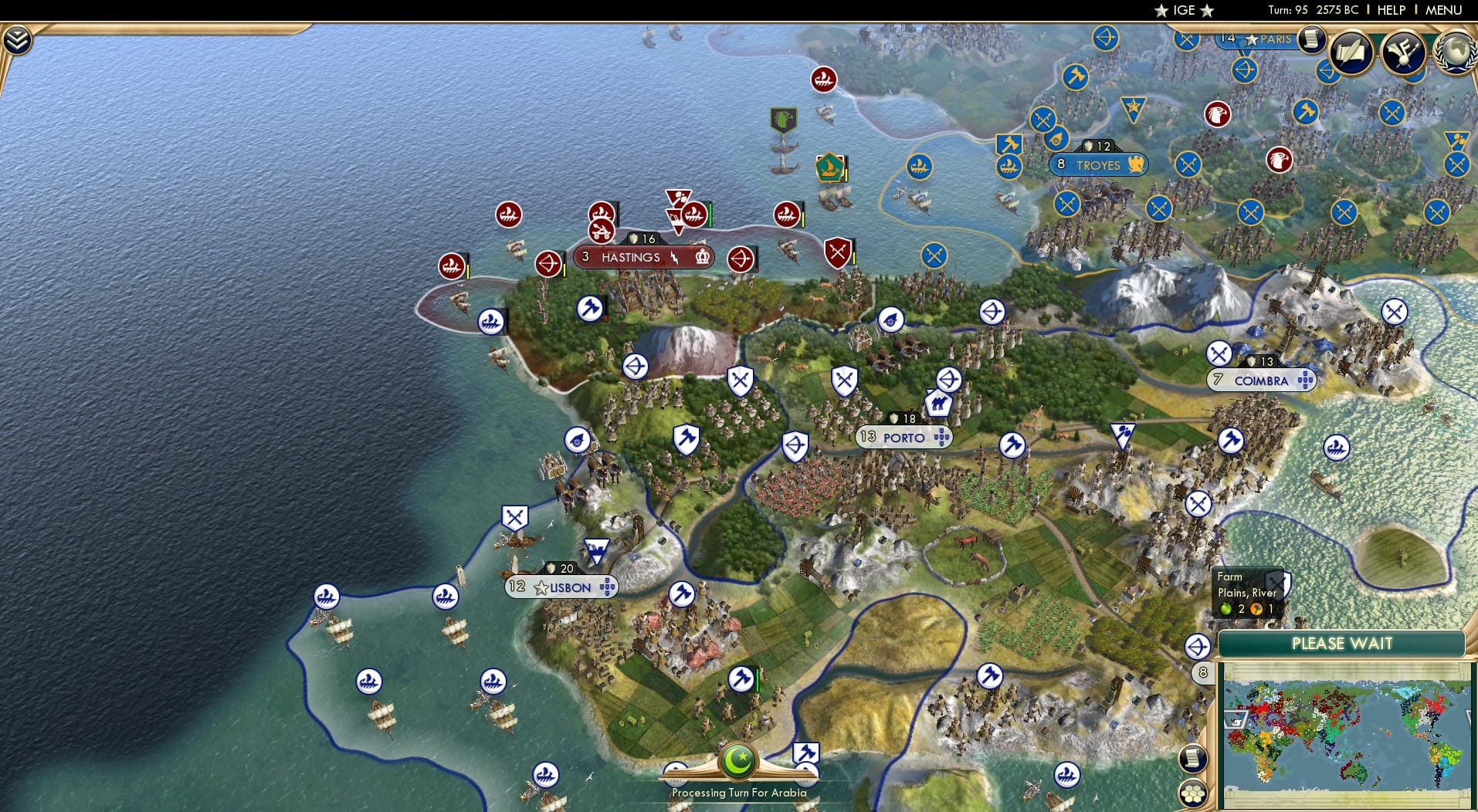This screenshot has height=812, width=1478.
Task: Click the notification scroll beside the Paris banner
Action: [x=1310, y=40]
